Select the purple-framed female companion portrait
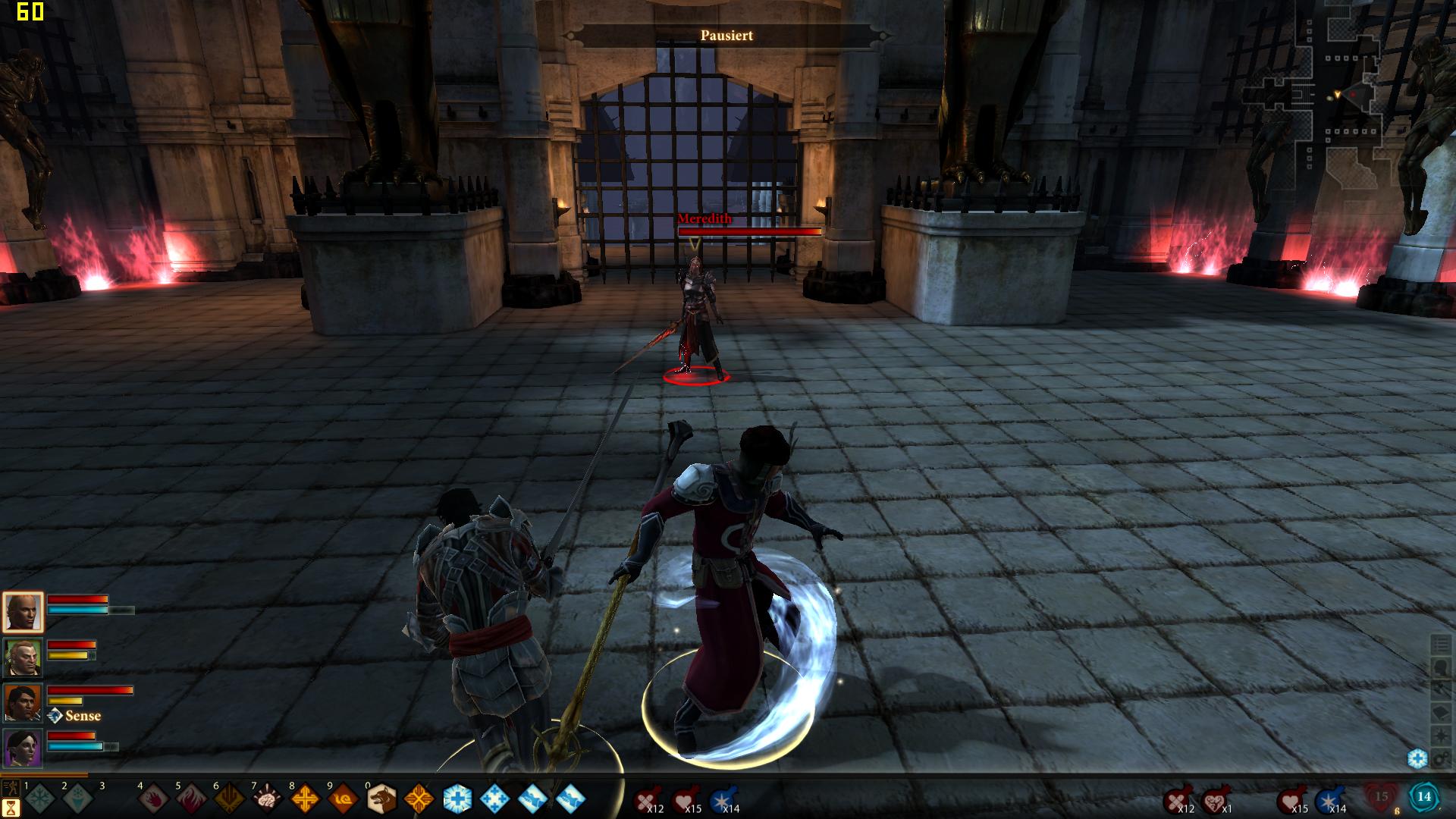 (x=23, y=748)
